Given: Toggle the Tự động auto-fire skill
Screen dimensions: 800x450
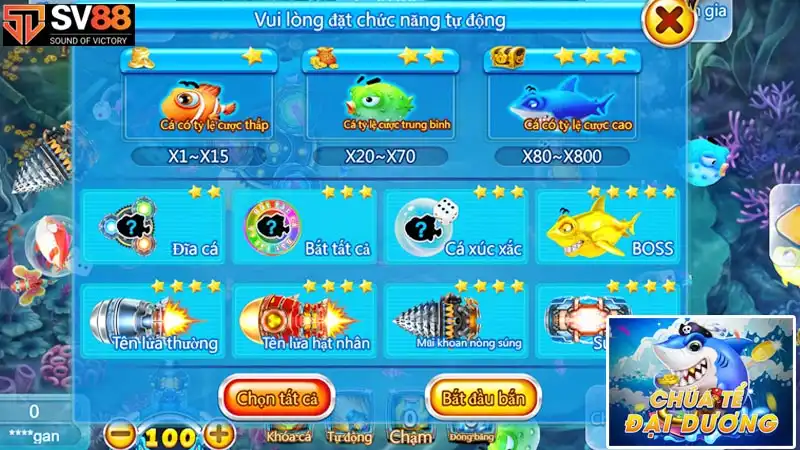Looking at the screenshot, I should pyautogui.click(x=349, y=434).
